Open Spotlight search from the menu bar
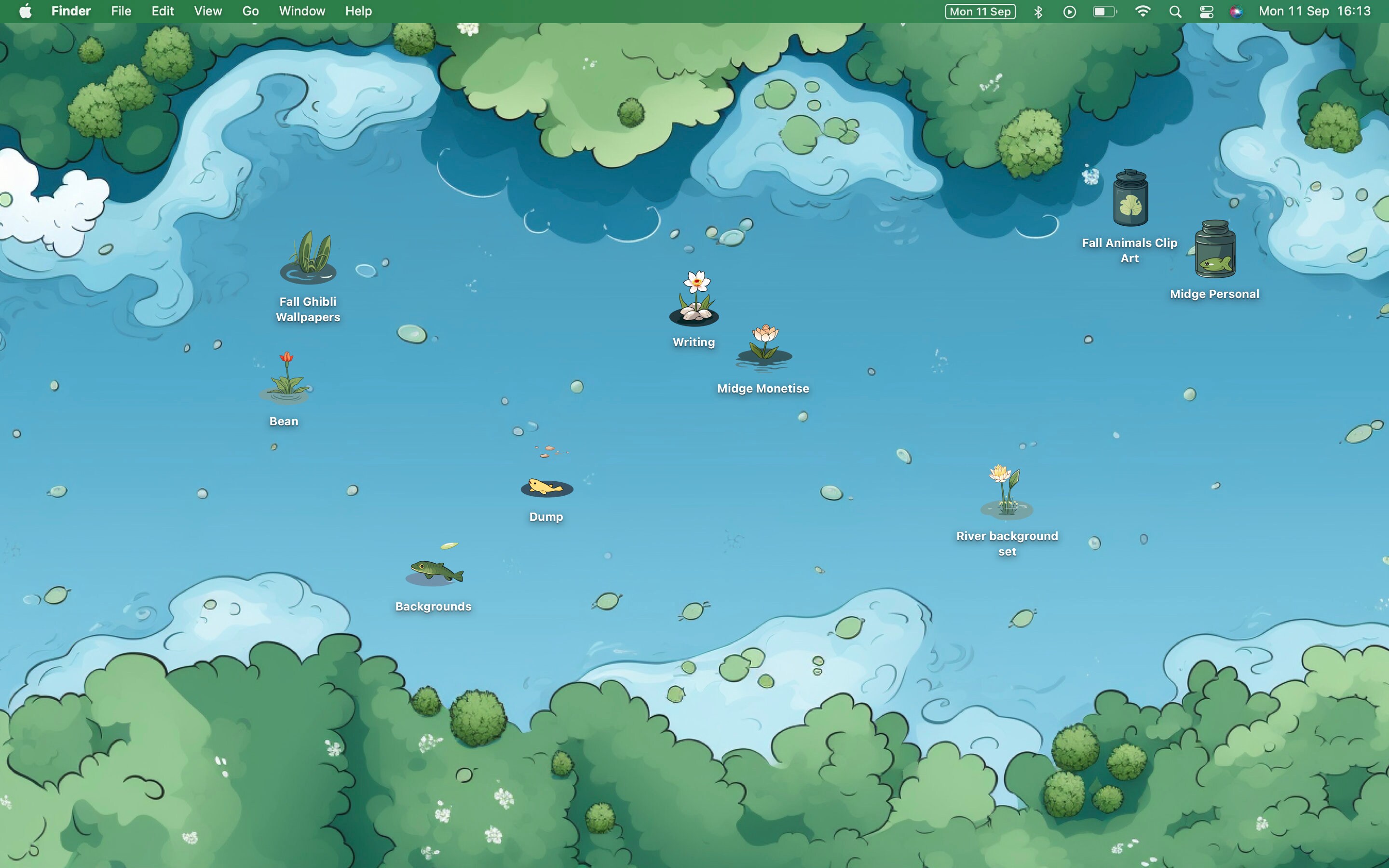The width and height of the screenshot is (1389, 868). 1174,11
